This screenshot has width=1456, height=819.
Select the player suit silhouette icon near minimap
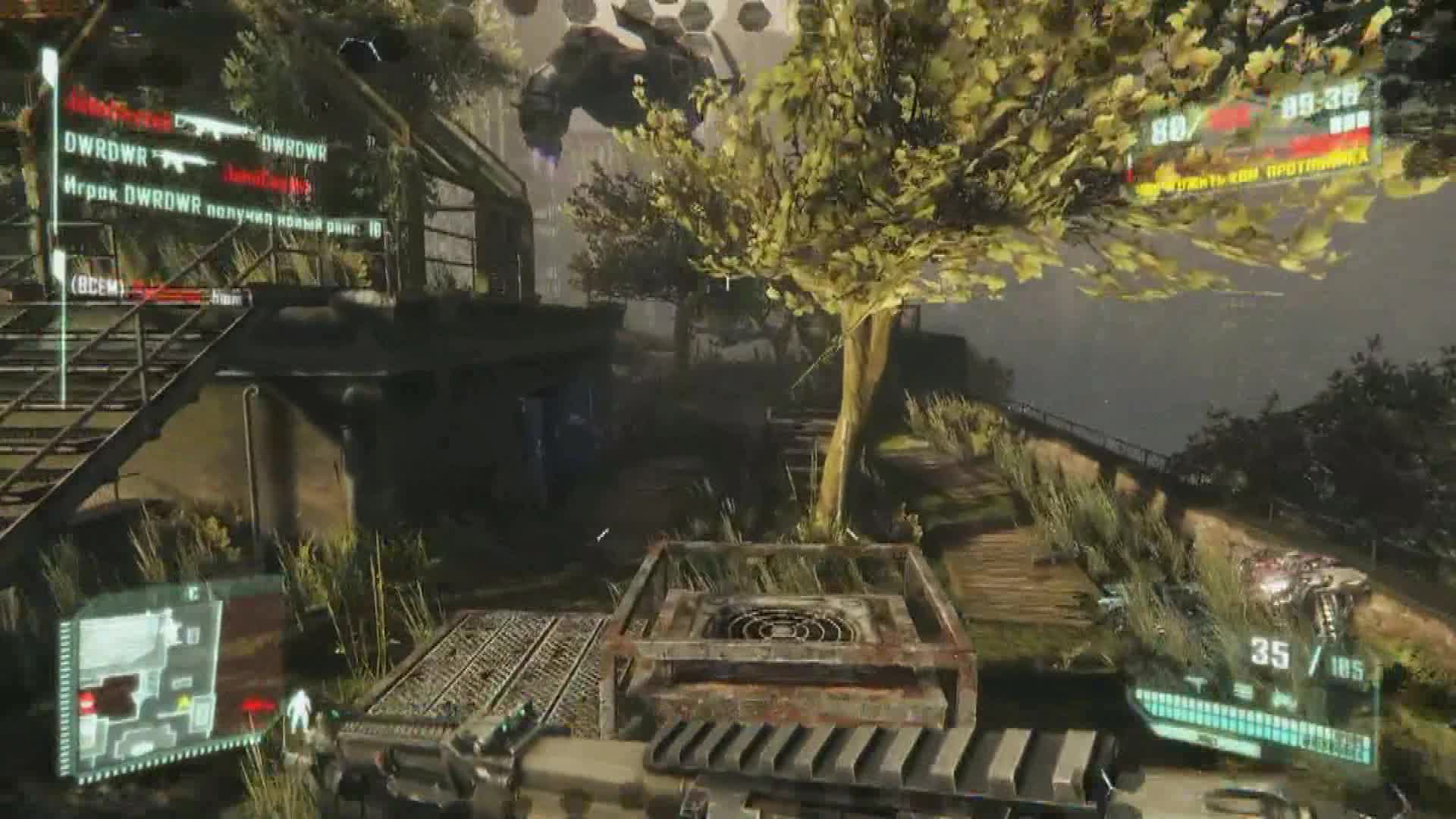(x=300, y=703)
